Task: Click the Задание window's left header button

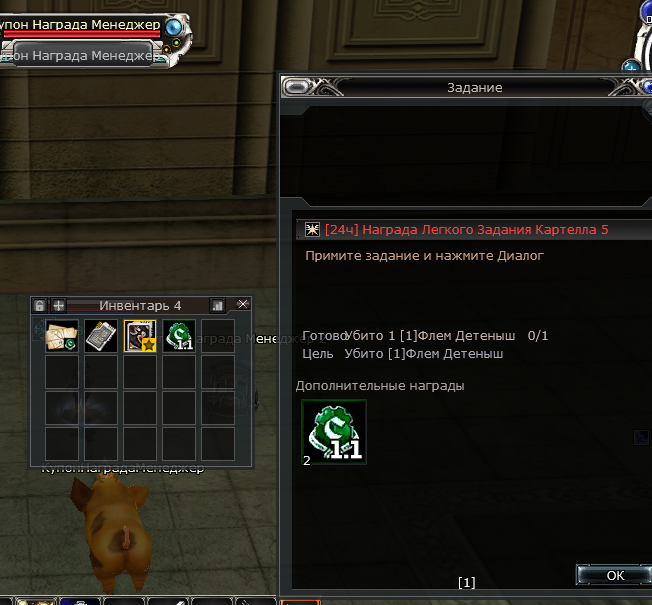Action: click(x=297, y=88)
